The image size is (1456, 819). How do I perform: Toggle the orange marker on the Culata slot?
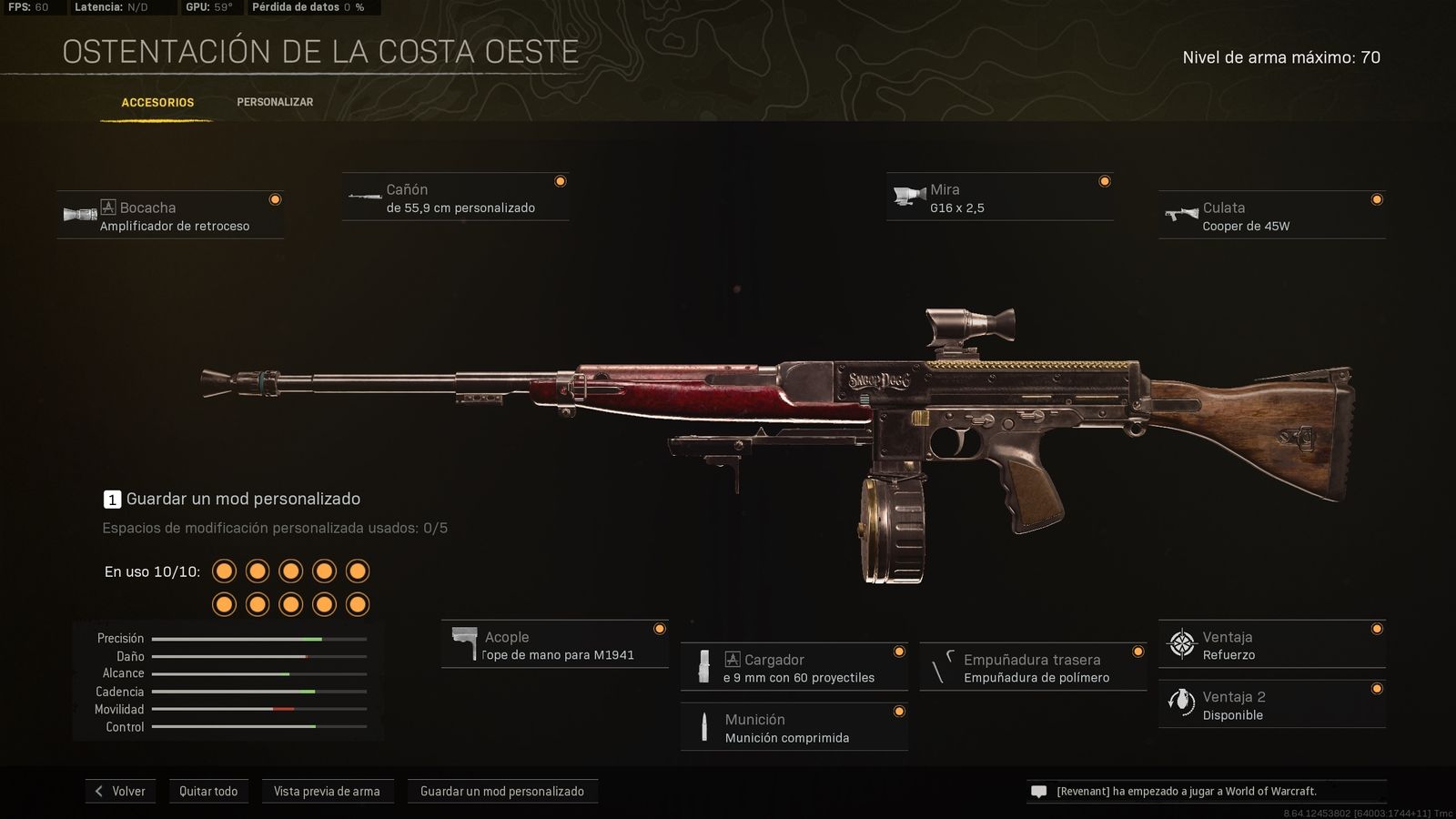[x=1377, y=198]
